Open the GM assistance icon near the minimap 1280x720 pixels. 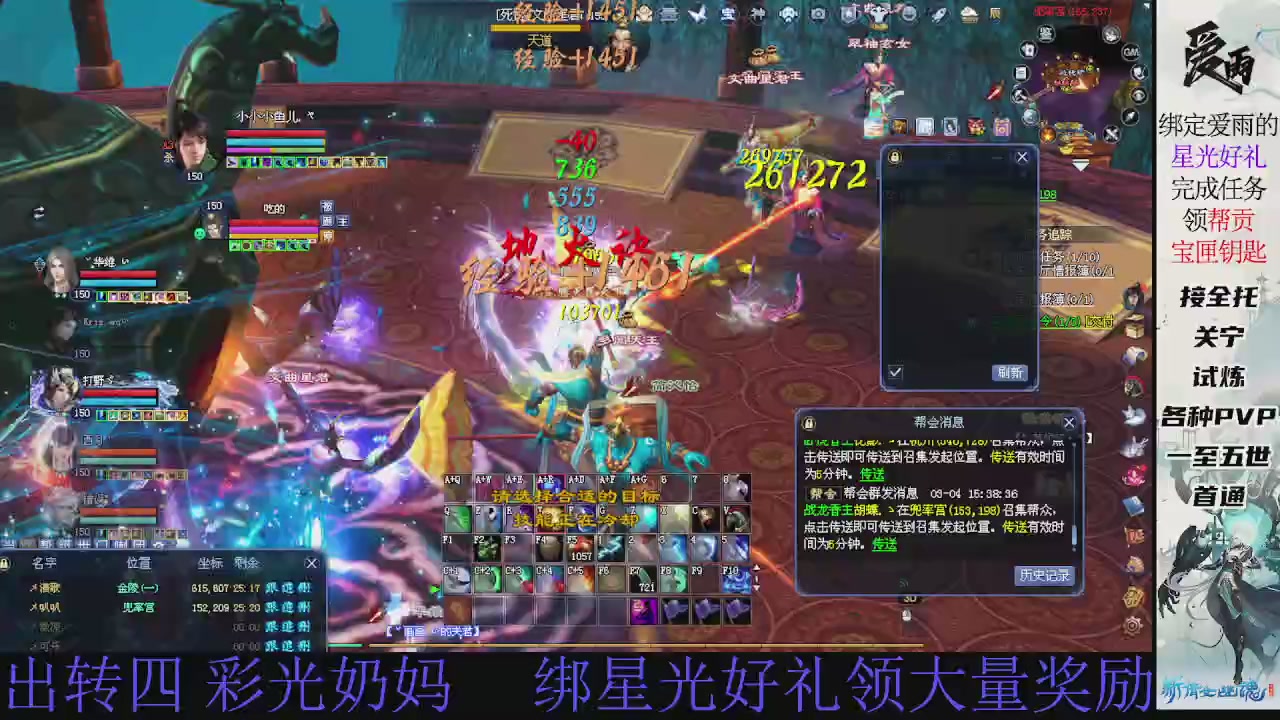(x=1130, y=52)
